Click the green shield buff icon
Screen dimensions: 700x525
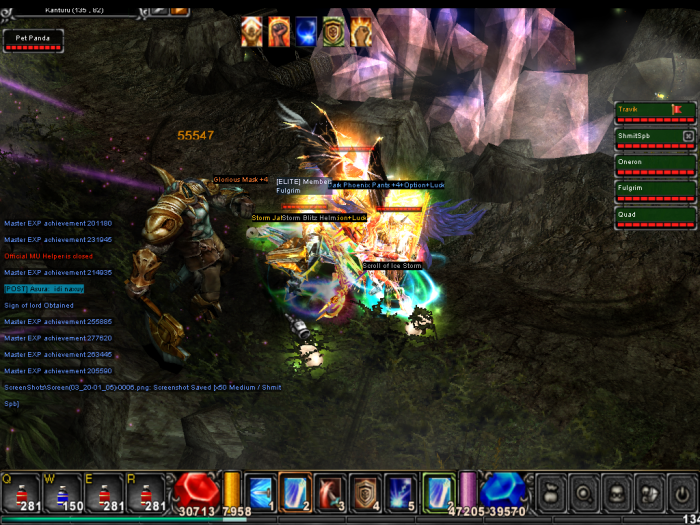[x=333, y=32]
